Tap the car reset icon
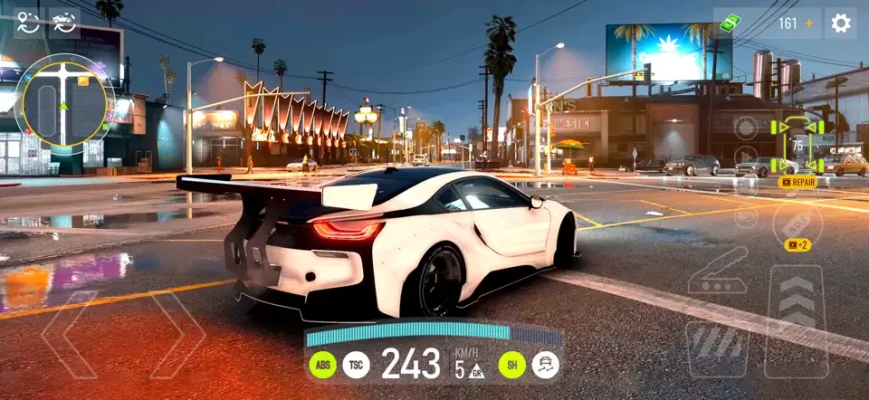 (65, 21)
